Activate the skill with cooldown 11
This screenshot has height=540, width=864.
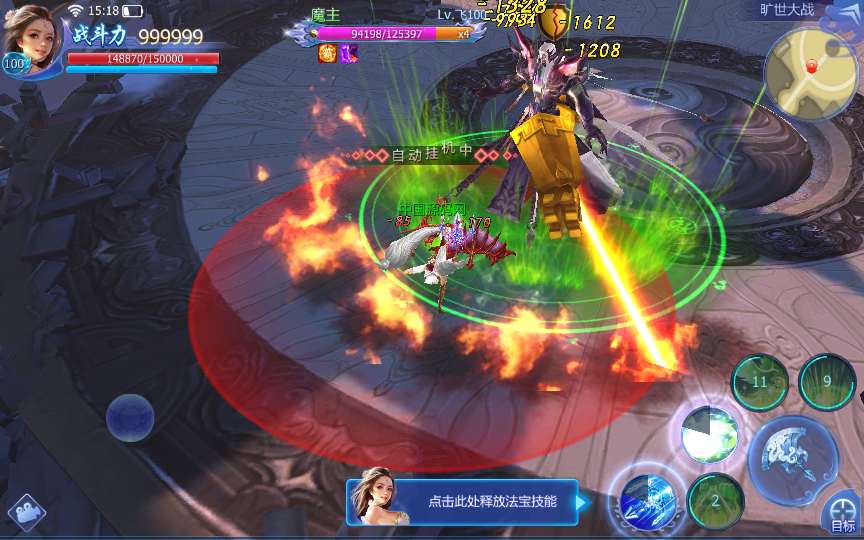(760, 382)
